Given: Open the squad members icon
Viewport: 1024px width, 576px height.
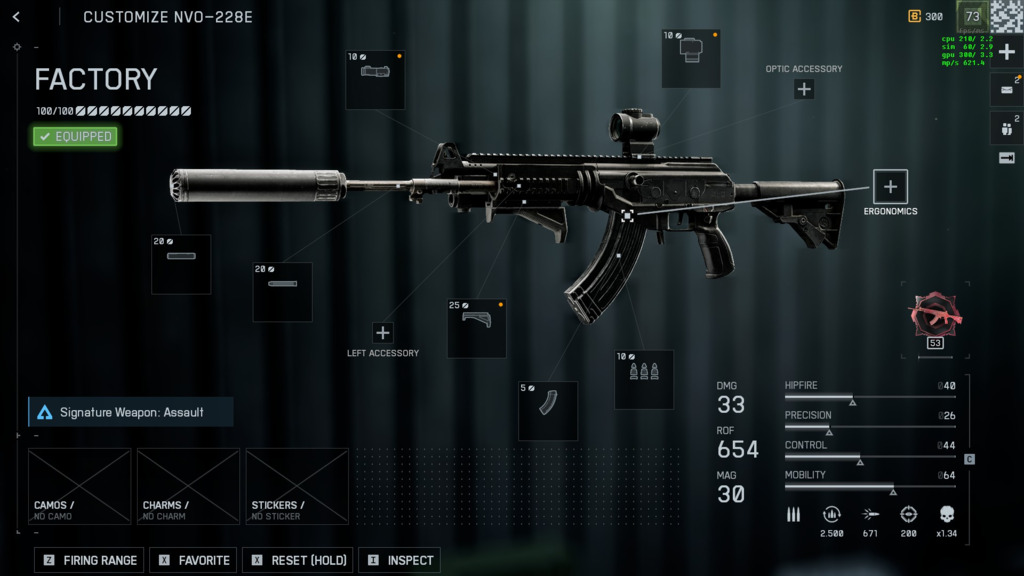Looking at the screenshot, I should 1006,127.
